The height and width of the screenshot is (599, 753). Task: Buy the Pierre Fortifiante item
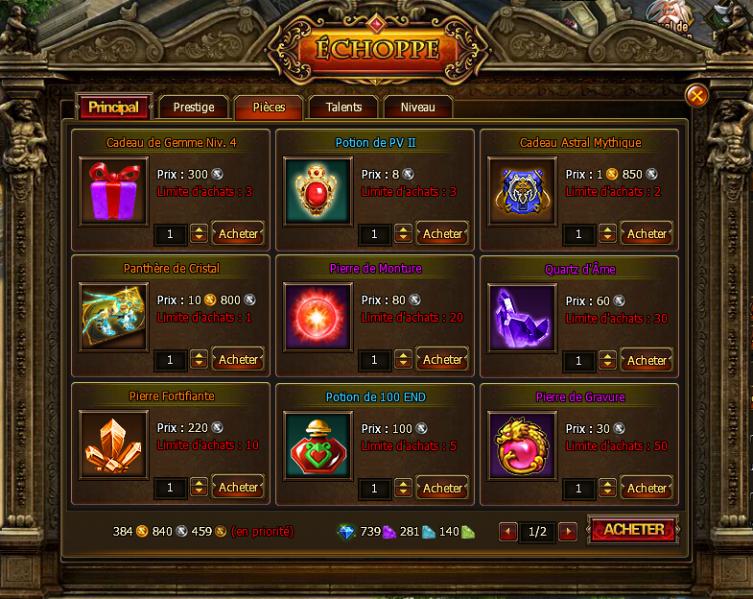pyautogui.click(x=238, y=488)
